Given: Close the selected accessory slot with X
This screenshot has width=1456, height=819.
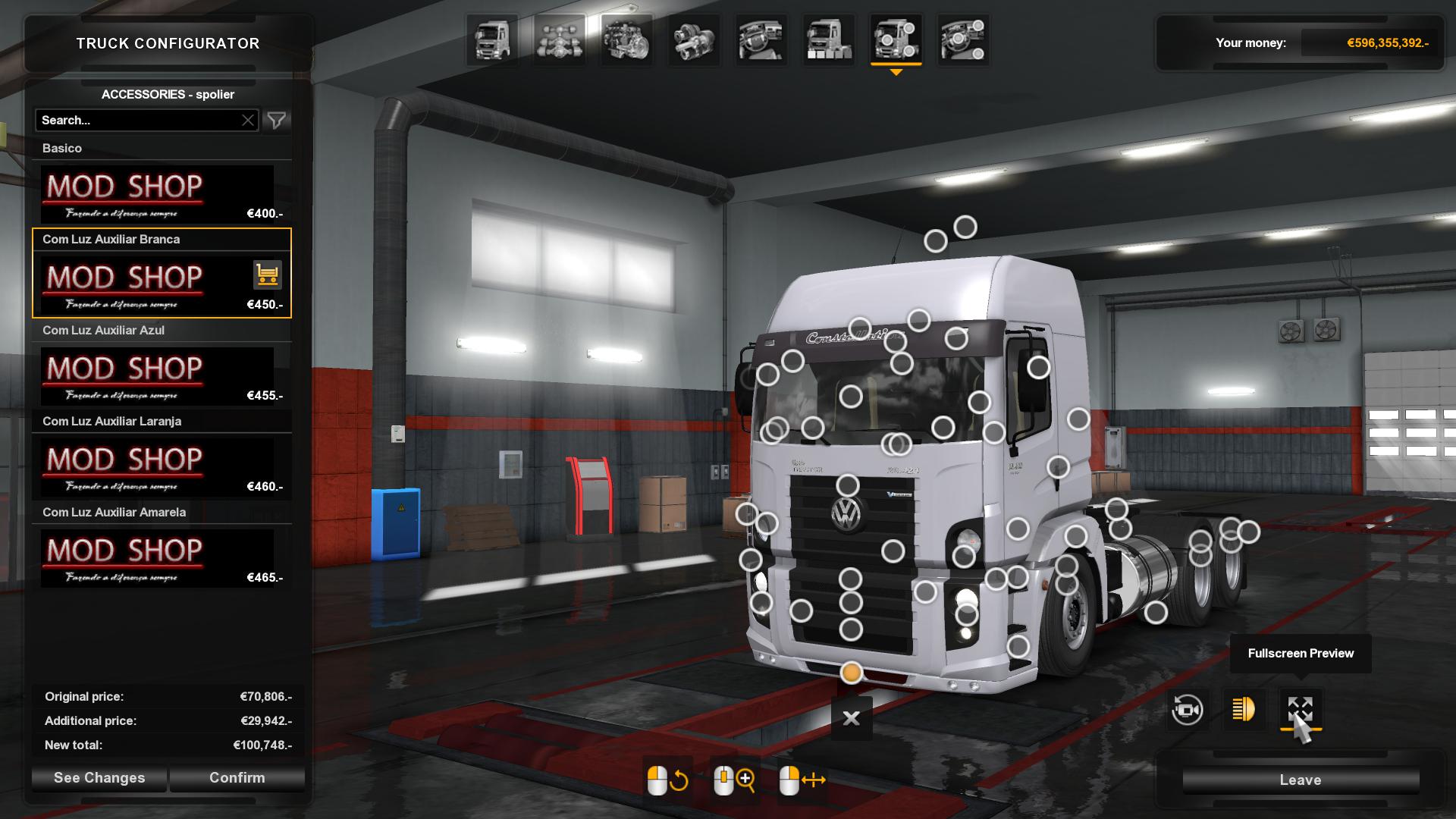Looking at the screenshot, I should pyautogui.click(x=852, y=718).
